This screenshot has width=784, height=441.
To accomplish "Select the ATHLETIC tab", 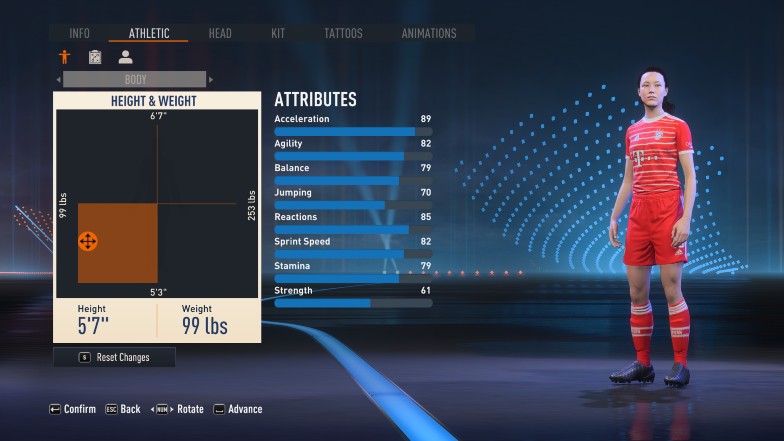I will coord(148,33).
